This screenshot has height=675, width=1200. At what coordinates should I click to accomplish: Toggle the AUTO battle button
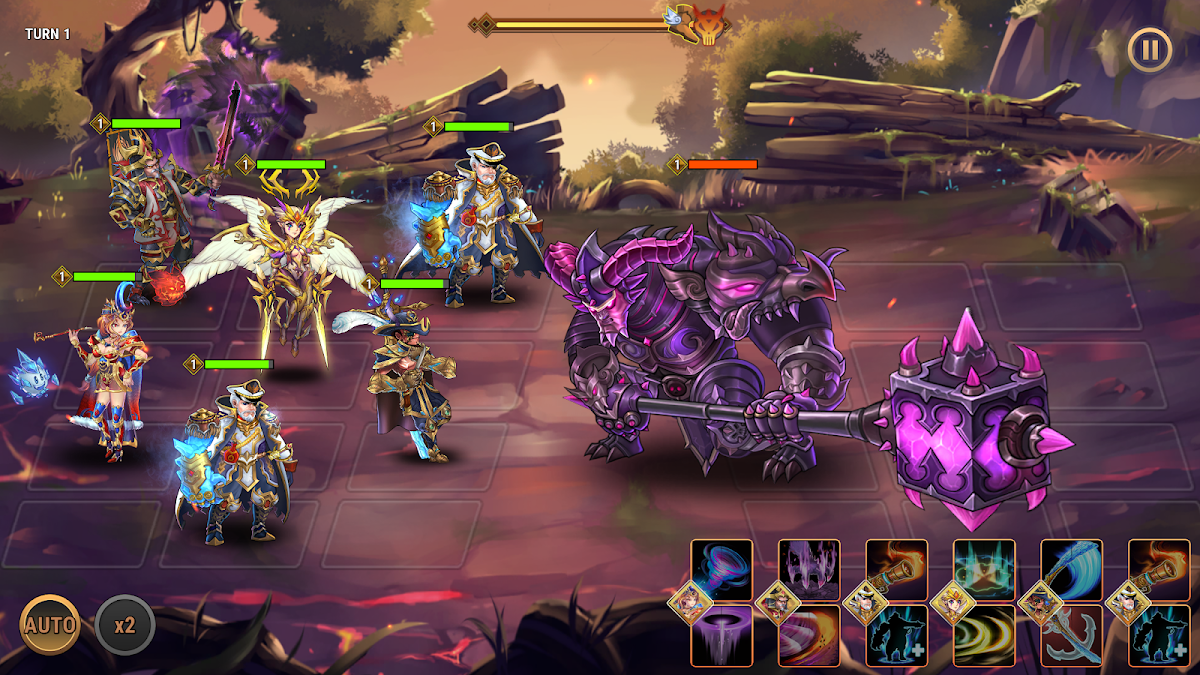pos(50,625)
